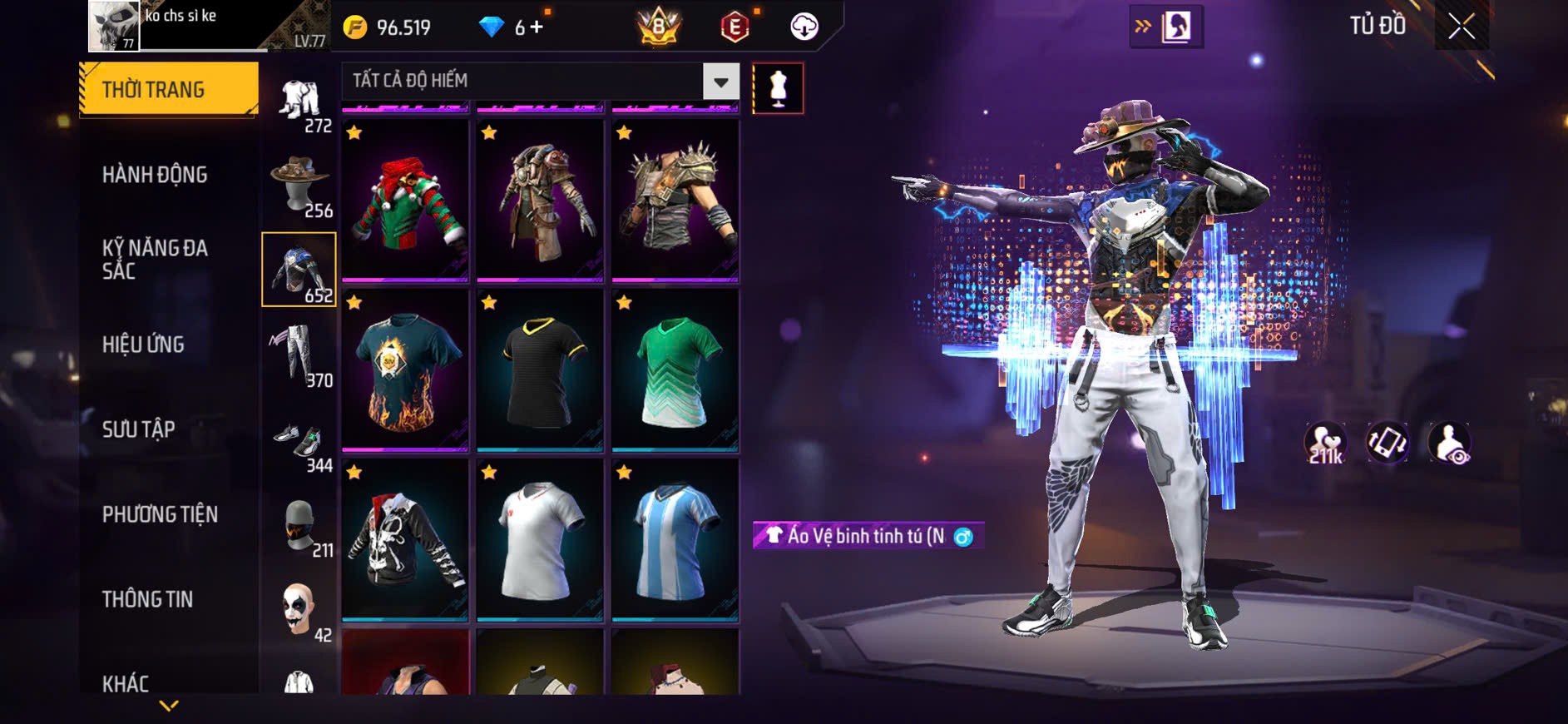Choose the black shirt with yellow trim

point(540,370)
